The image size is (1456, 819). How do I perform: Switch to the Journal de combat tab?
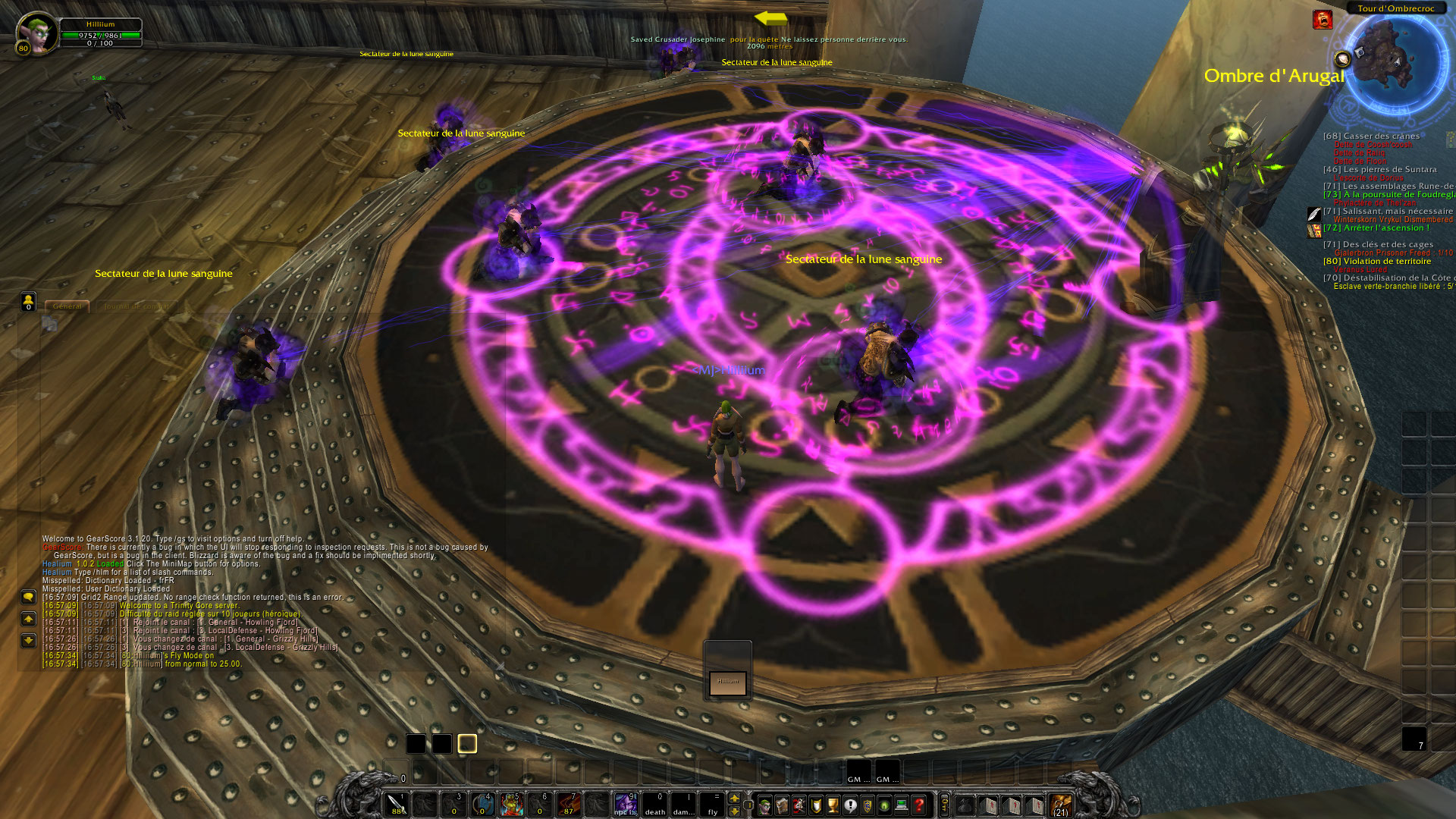tap(137, 307)
